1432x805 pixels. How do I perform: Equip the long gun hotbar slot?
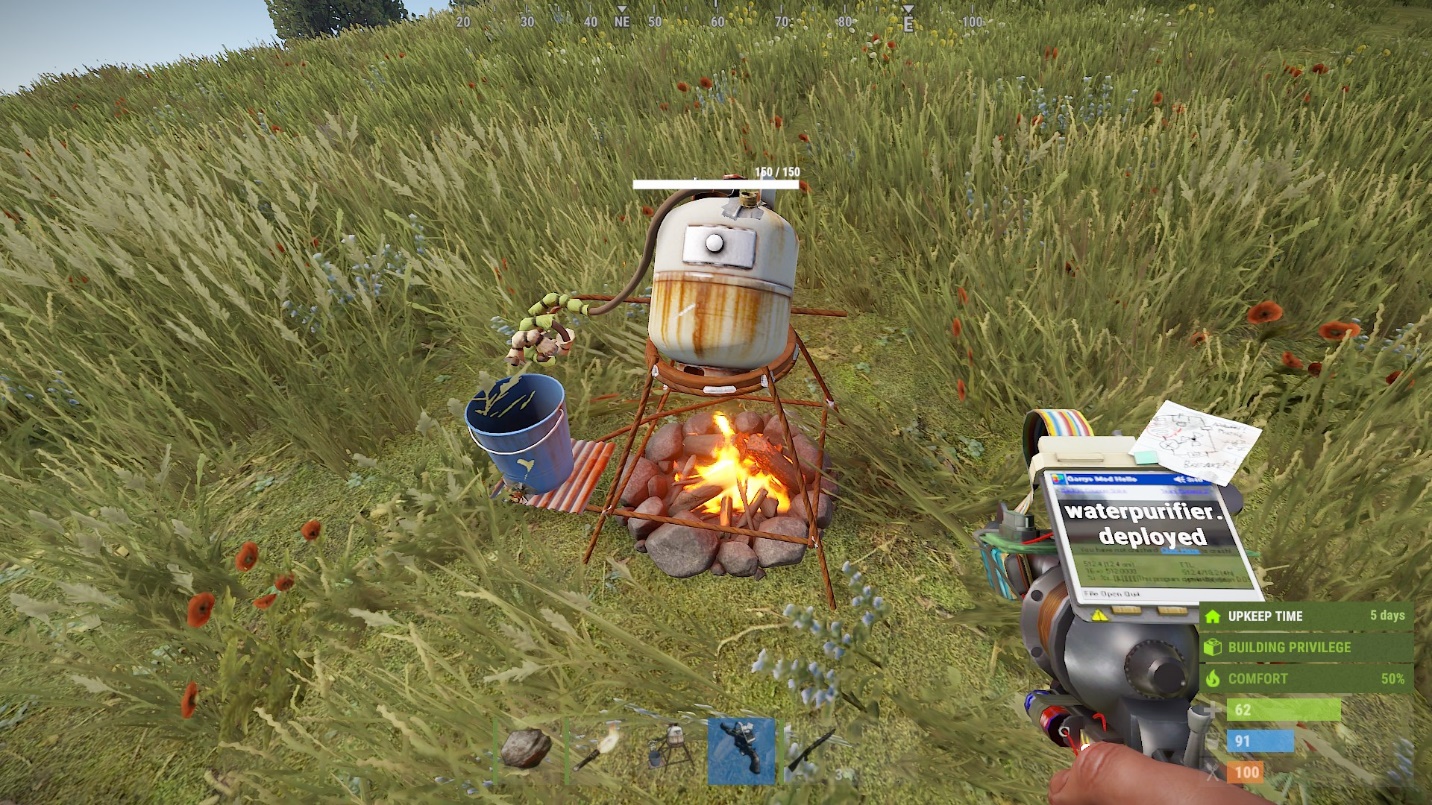coord(812,750)
